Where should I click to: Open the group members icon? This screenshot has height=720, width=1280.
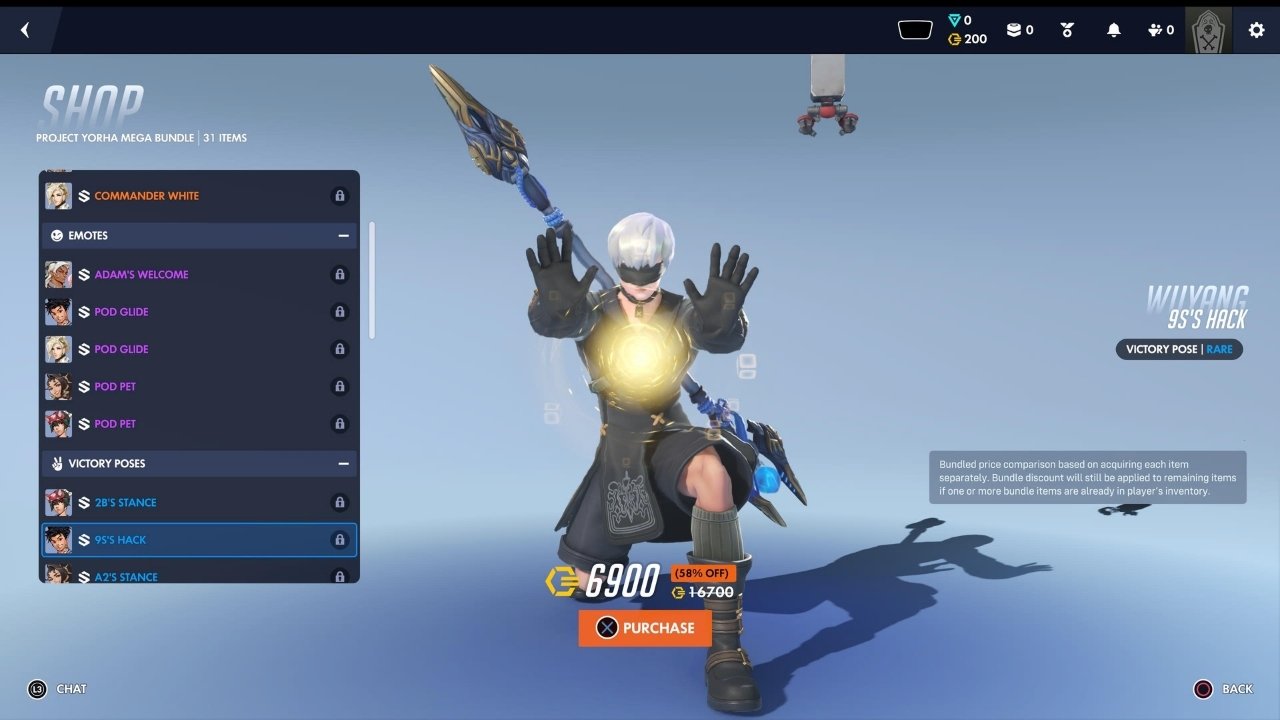(x=1160, y=30)
